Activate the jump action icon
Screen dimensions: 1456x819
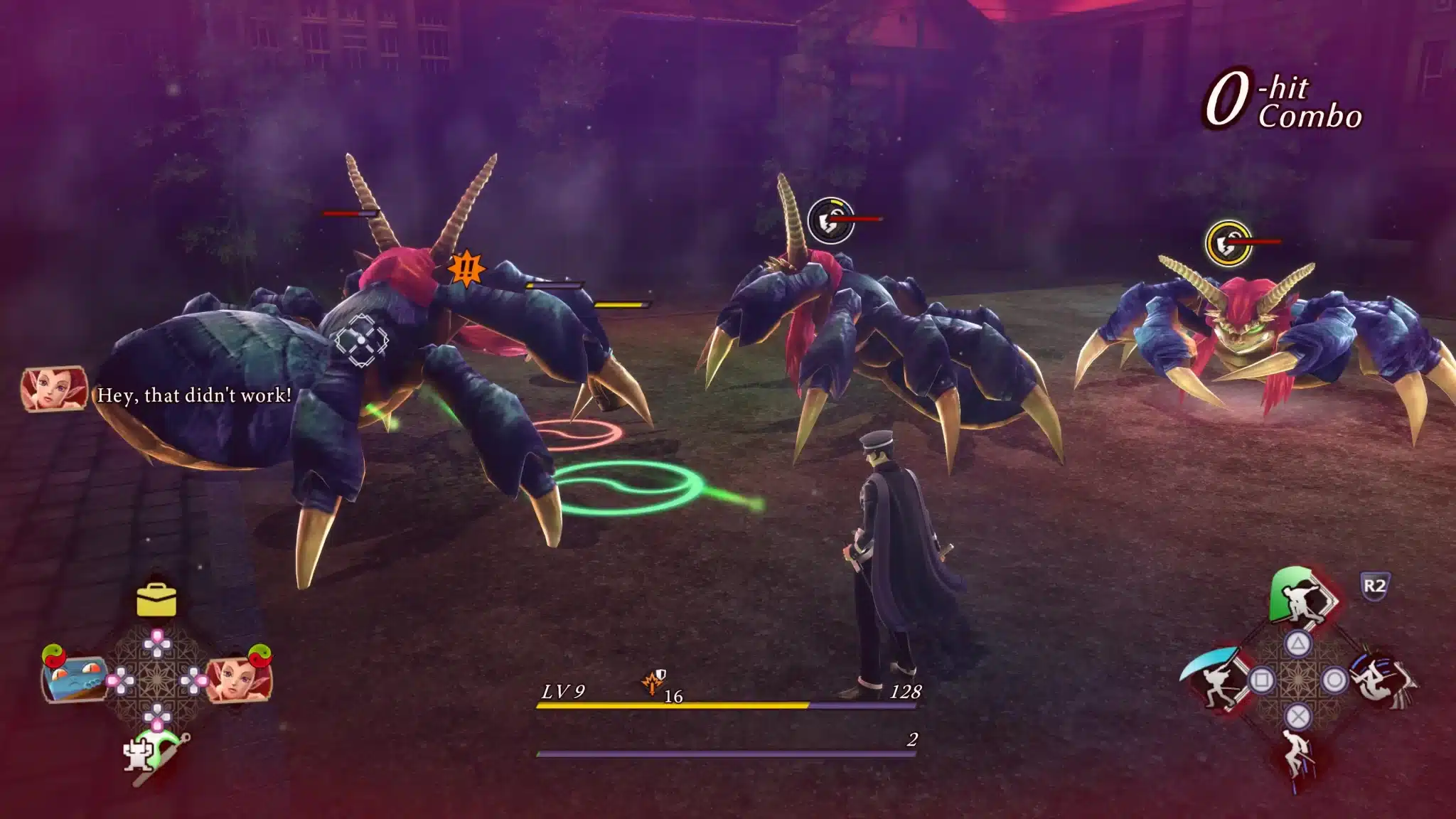coord(1298,756)
